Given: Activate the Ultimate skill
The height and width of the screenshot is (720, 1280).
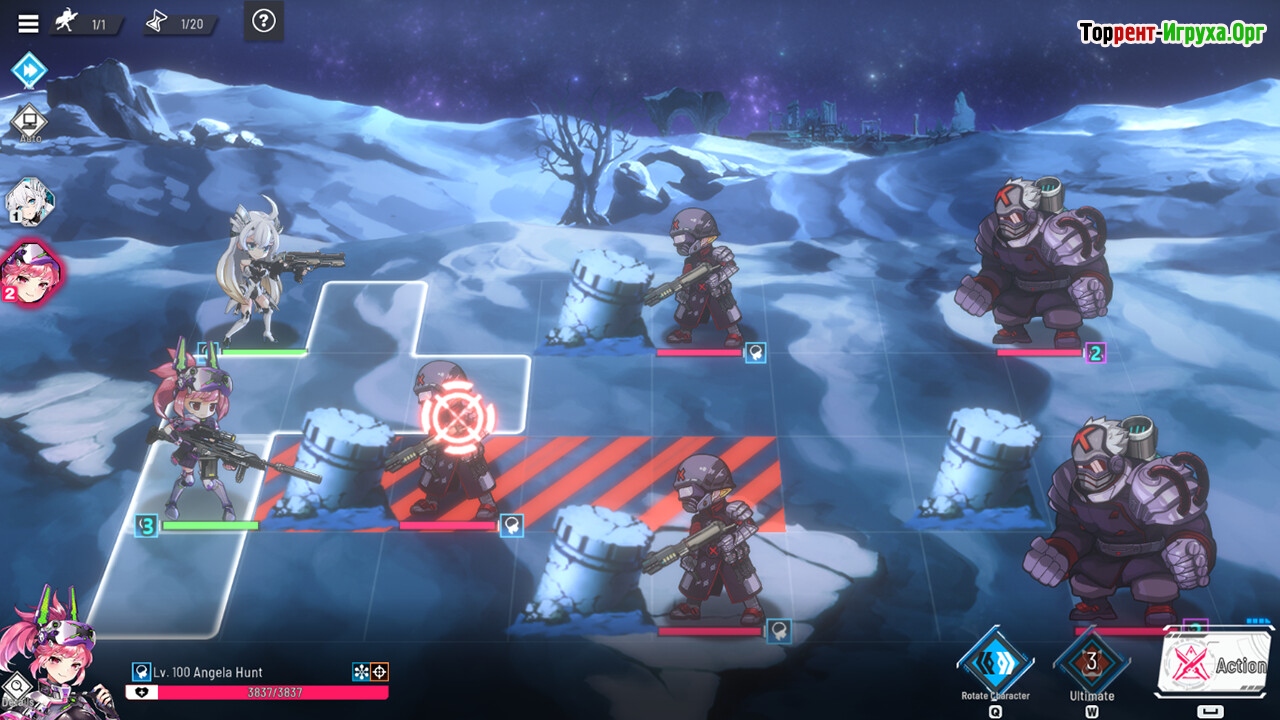Looking at the screenshot, I should tap(1091, 663).
